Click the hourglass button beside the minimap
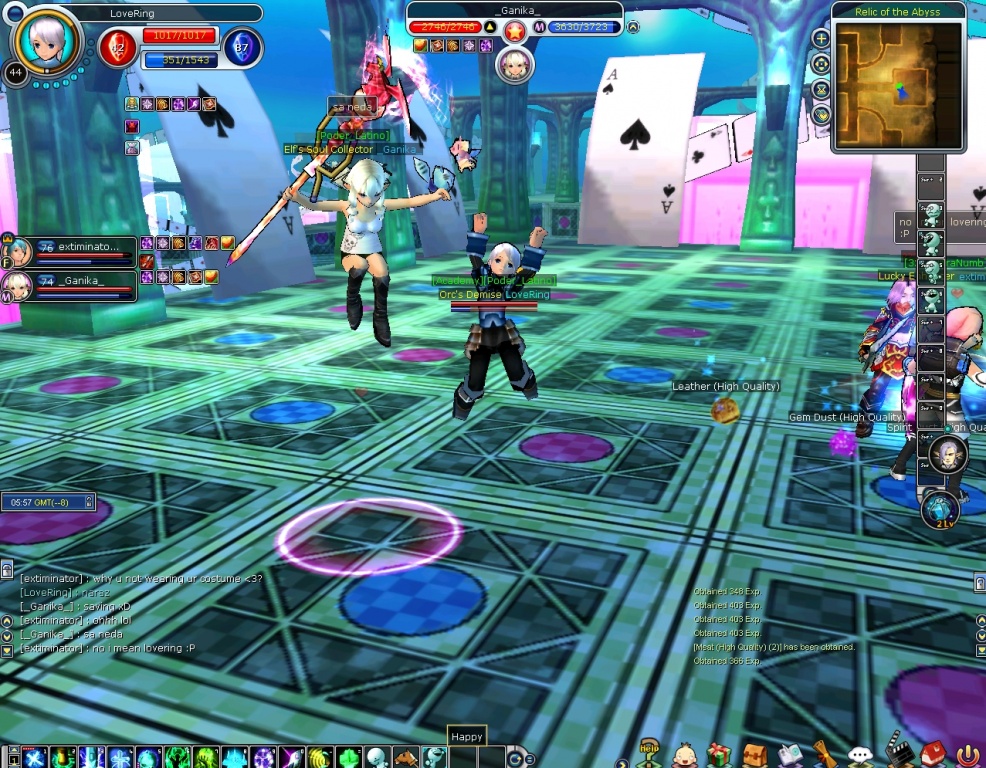Screen dimensions: 986x768 (821, 89)
